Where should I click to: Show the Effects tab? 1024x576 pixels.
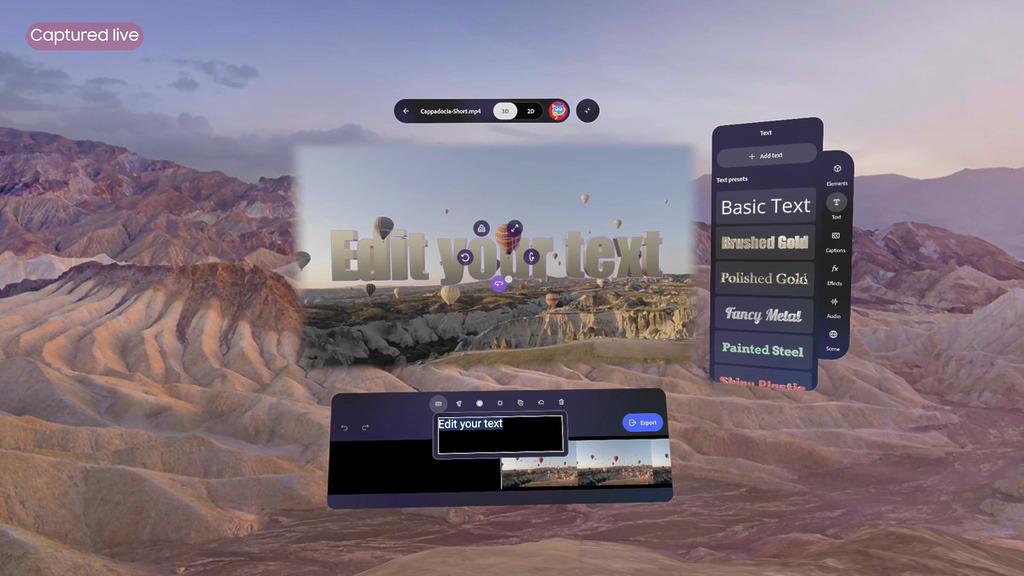tap(834, 274)
